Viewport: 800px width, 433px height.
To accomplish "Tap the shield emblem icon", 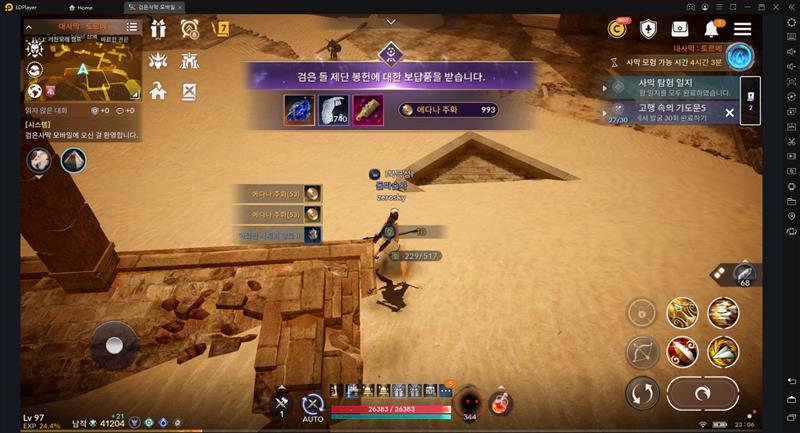I will [648, 29].
